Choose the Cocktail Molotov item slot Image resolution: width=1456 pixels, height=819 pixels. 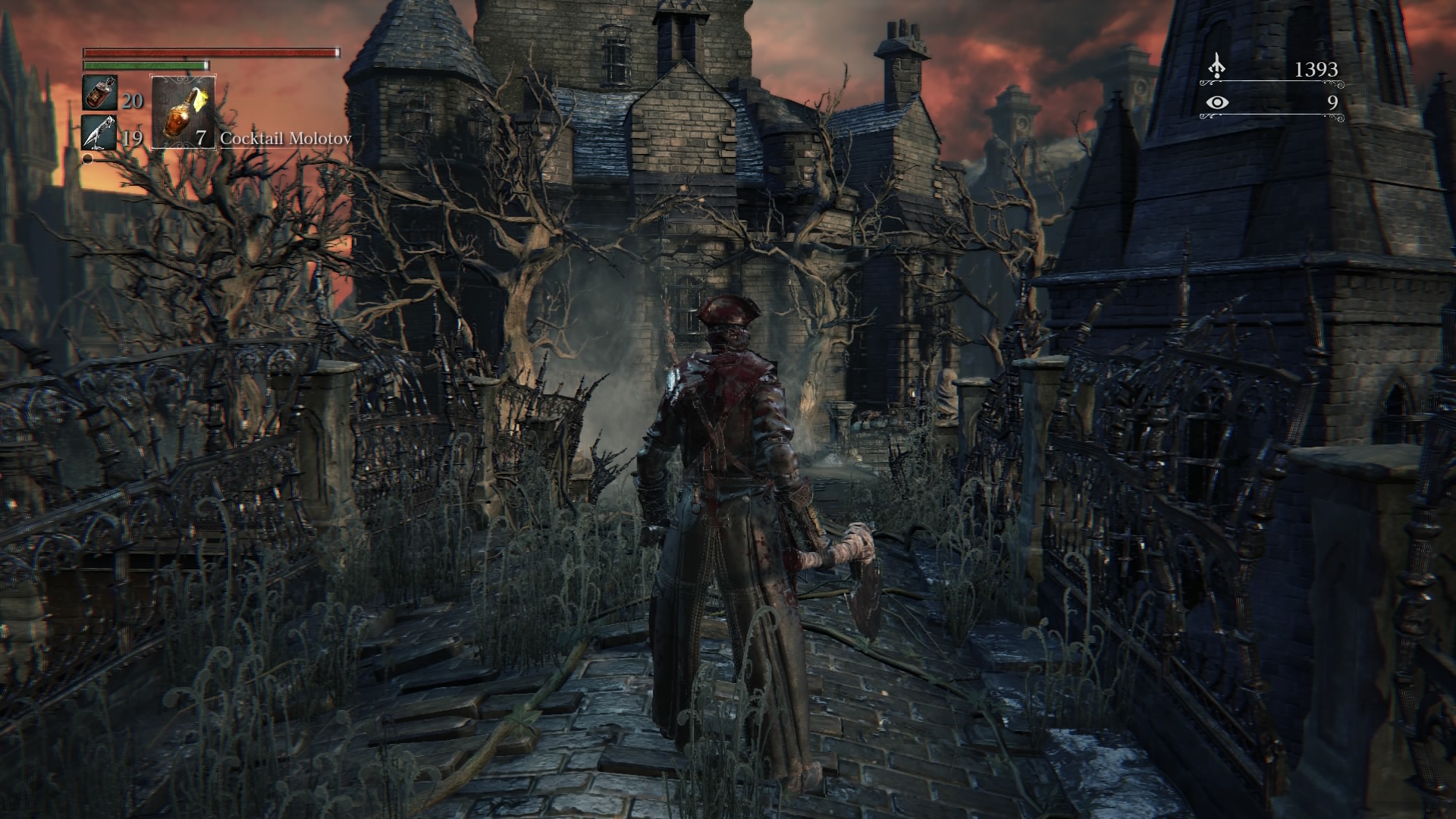pyautogui.click(x=184, y=111)
